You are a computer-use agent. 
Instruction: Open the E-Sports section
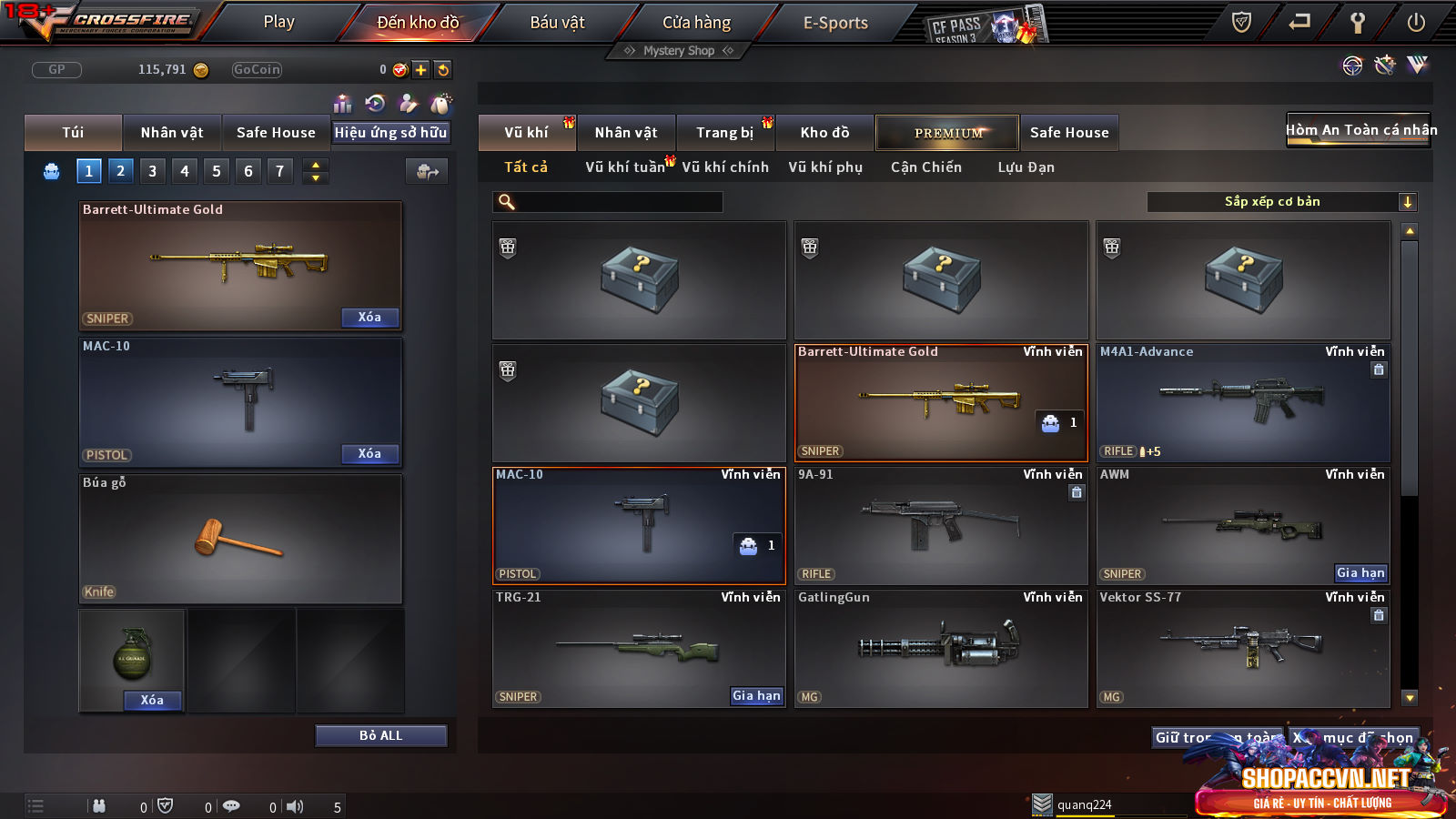[835, 23]
